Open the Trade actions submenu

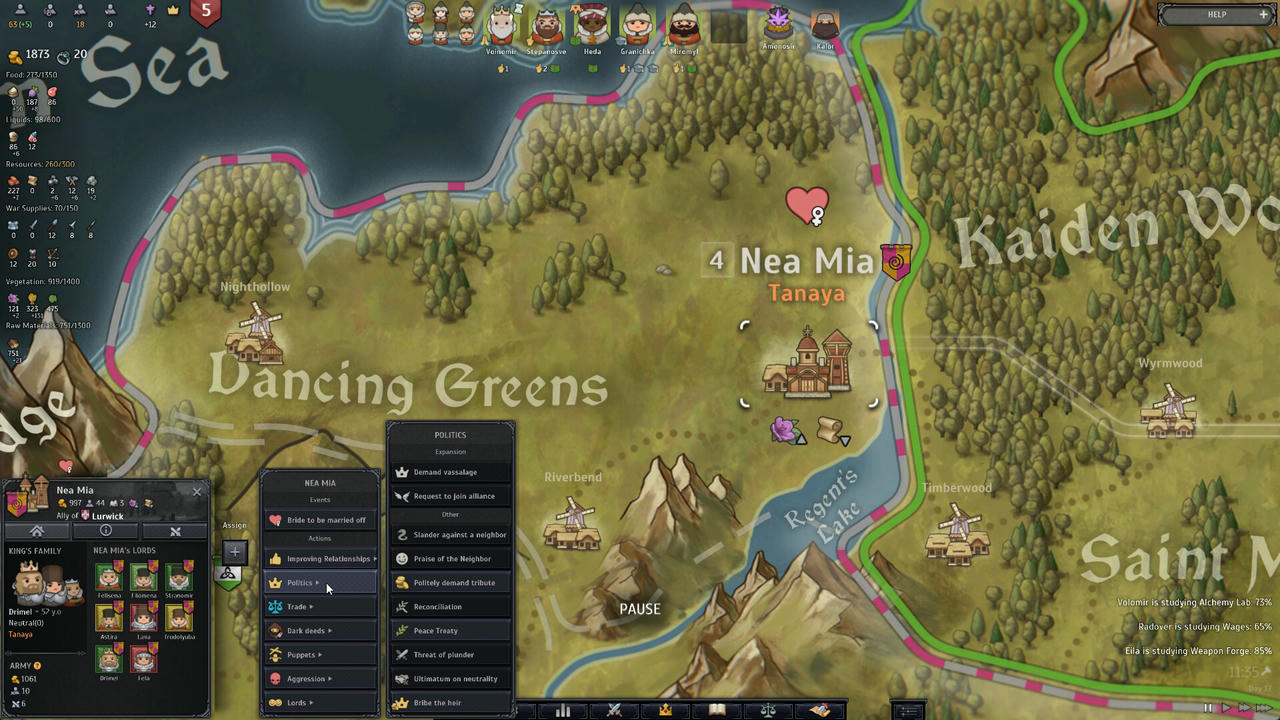[320, 607]
